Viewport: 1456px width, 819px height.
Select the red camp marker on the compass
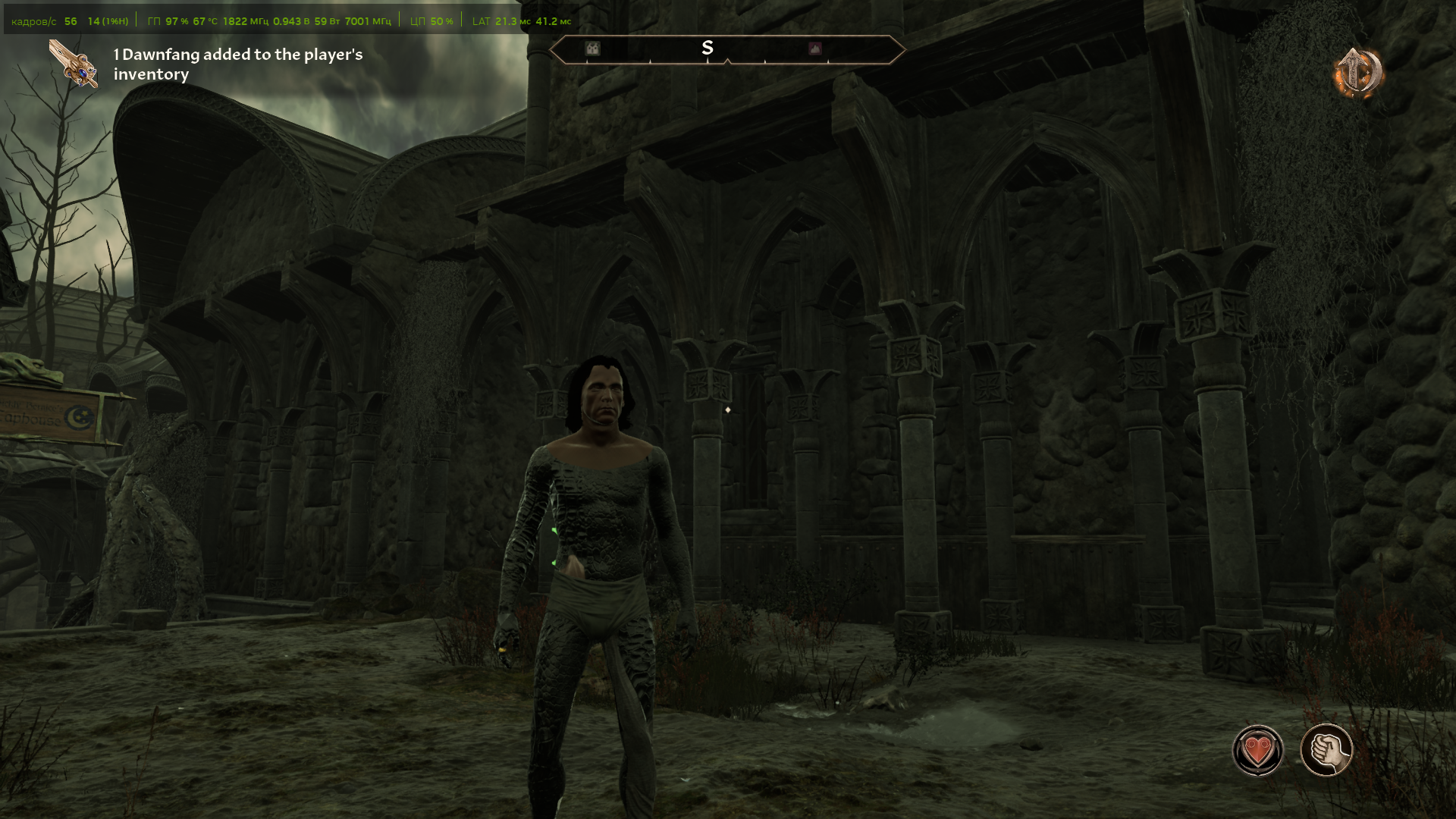point(815,49)
